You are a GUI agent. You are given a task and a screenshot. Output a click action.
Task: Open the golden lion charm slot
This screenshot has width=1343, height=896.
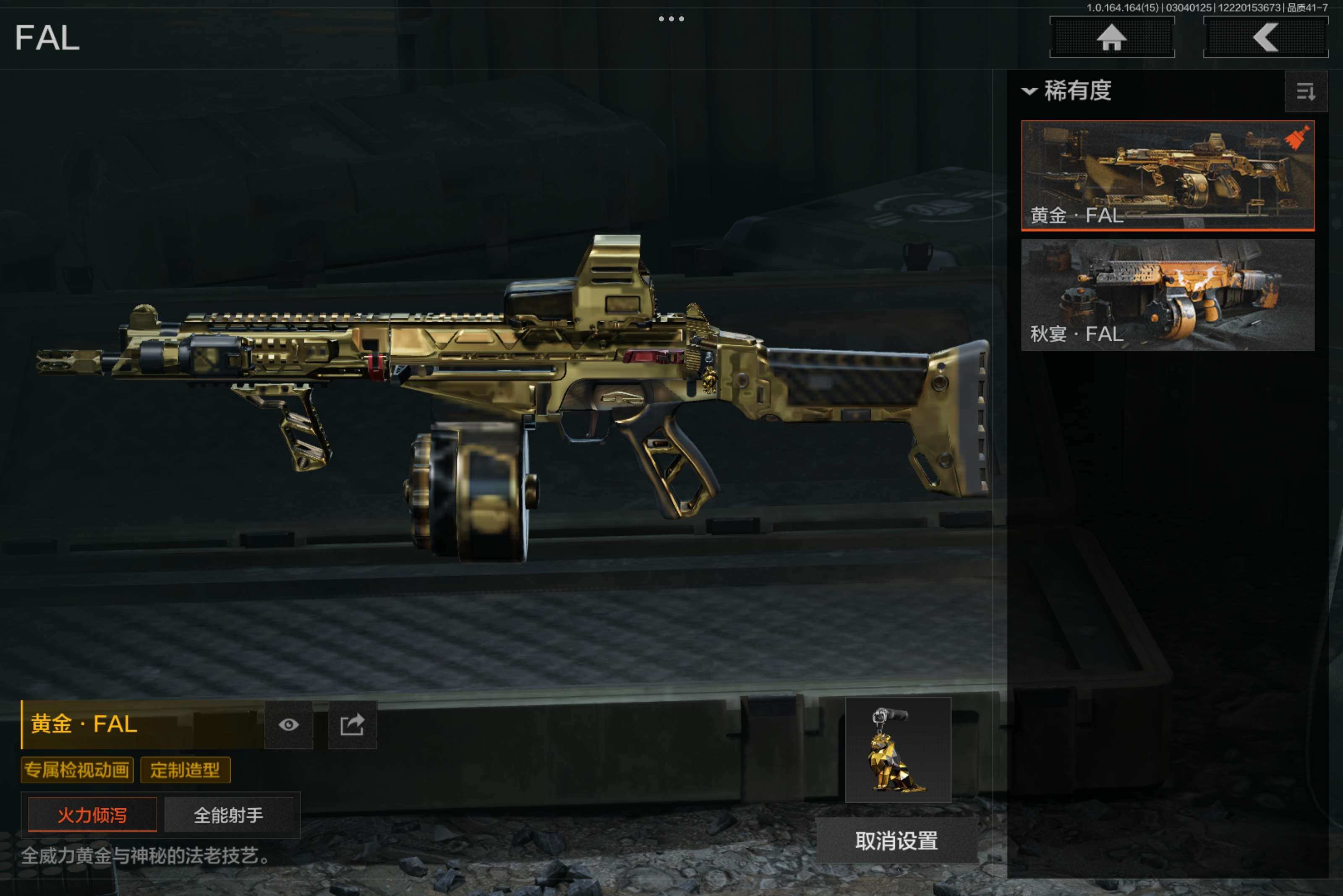(x=898, y=750)
